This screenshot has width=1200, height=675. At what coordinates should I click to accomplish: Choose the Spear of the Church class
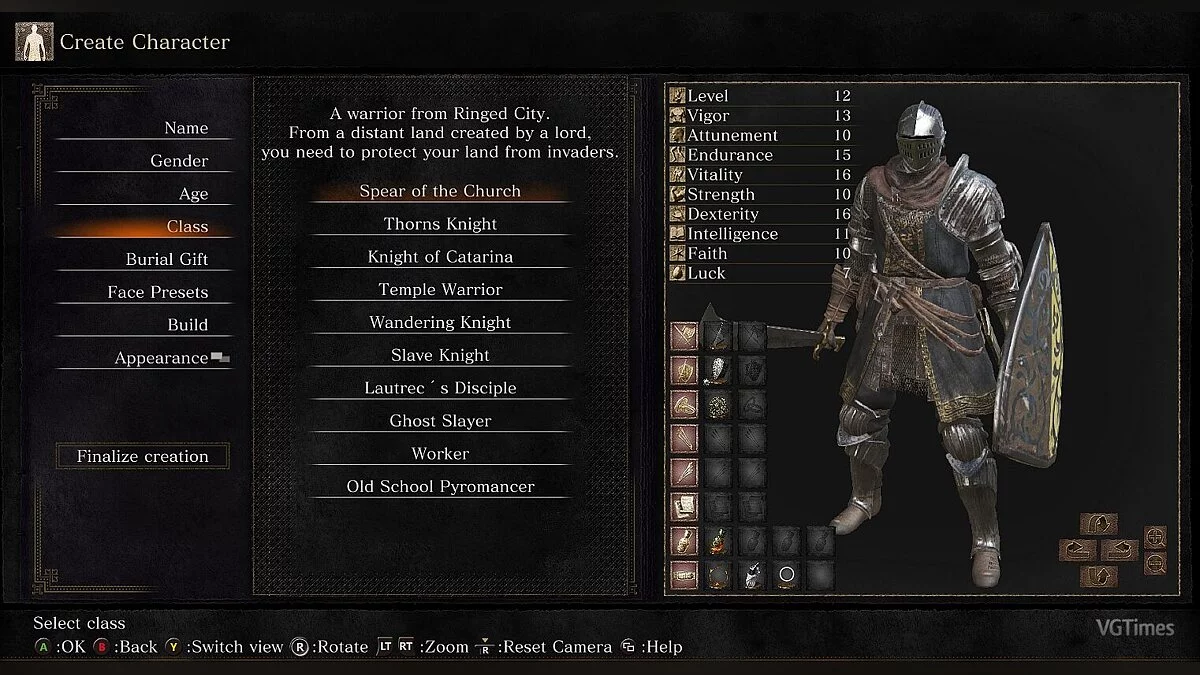click(440, 191)
